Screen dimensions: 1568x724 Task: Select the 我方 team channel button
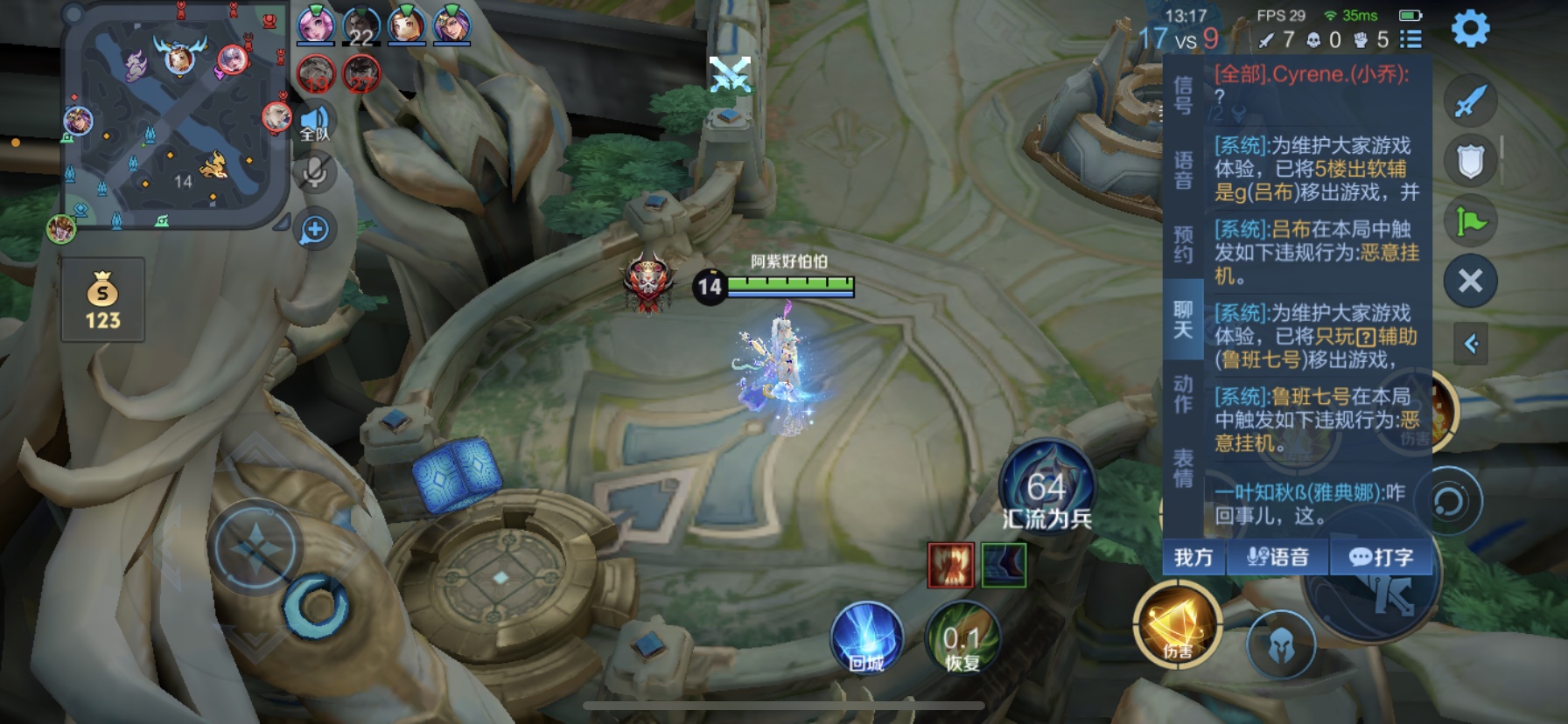click(1193, 557)
